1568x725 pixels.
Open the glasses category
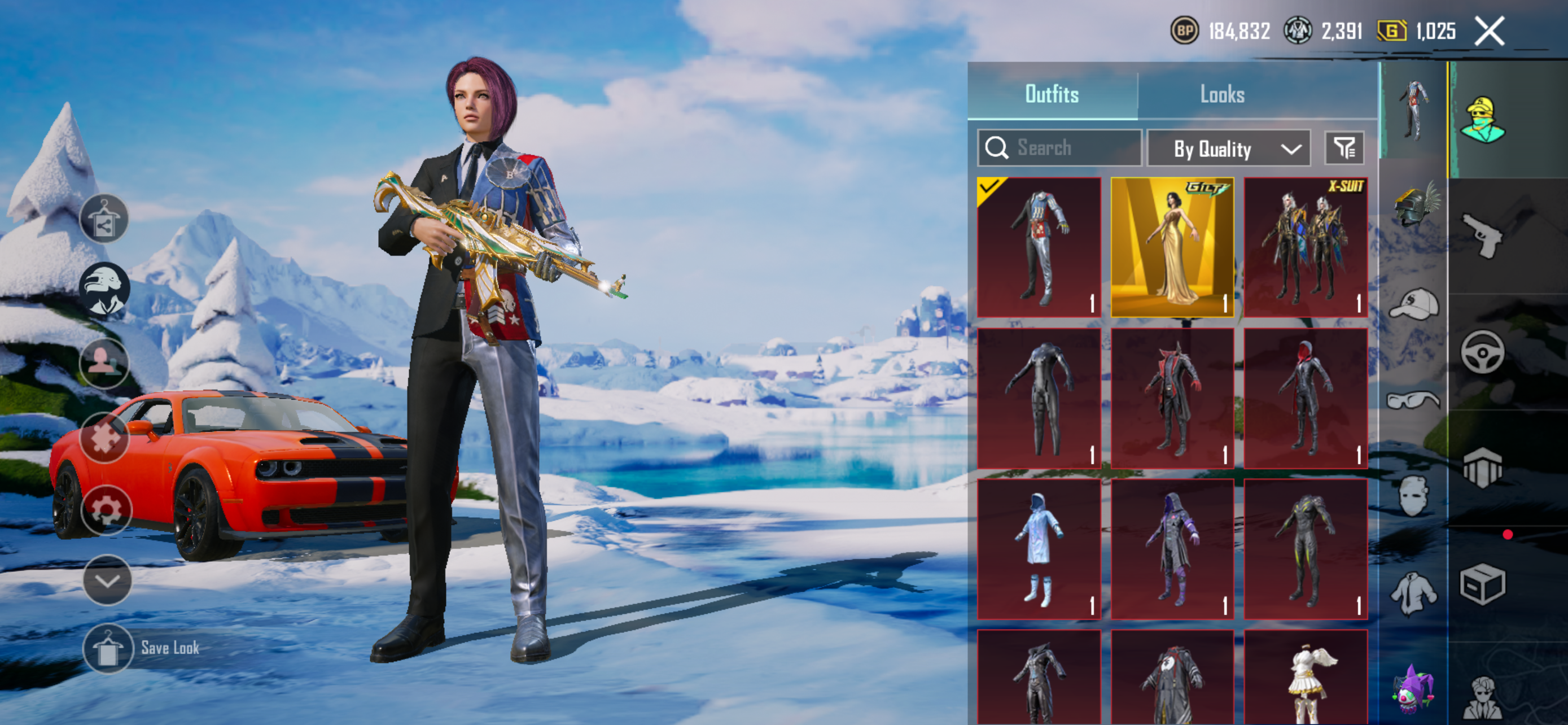coord(1413,400)
